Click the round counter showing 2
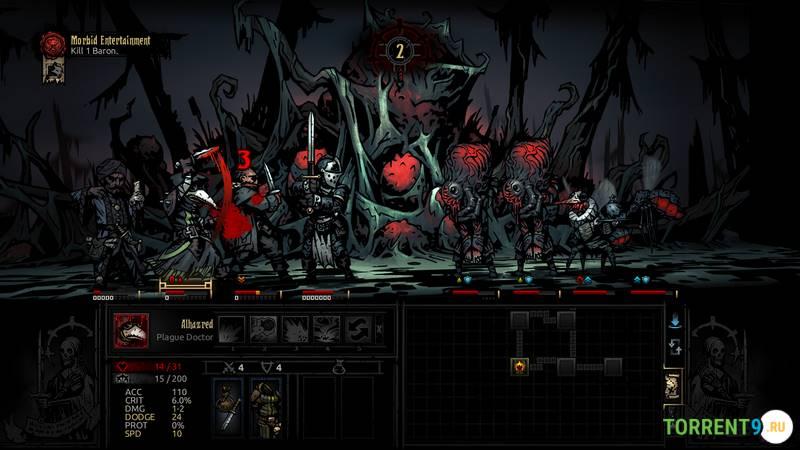Viewport: 800px width, 450px height. click(x=400, y=51)
